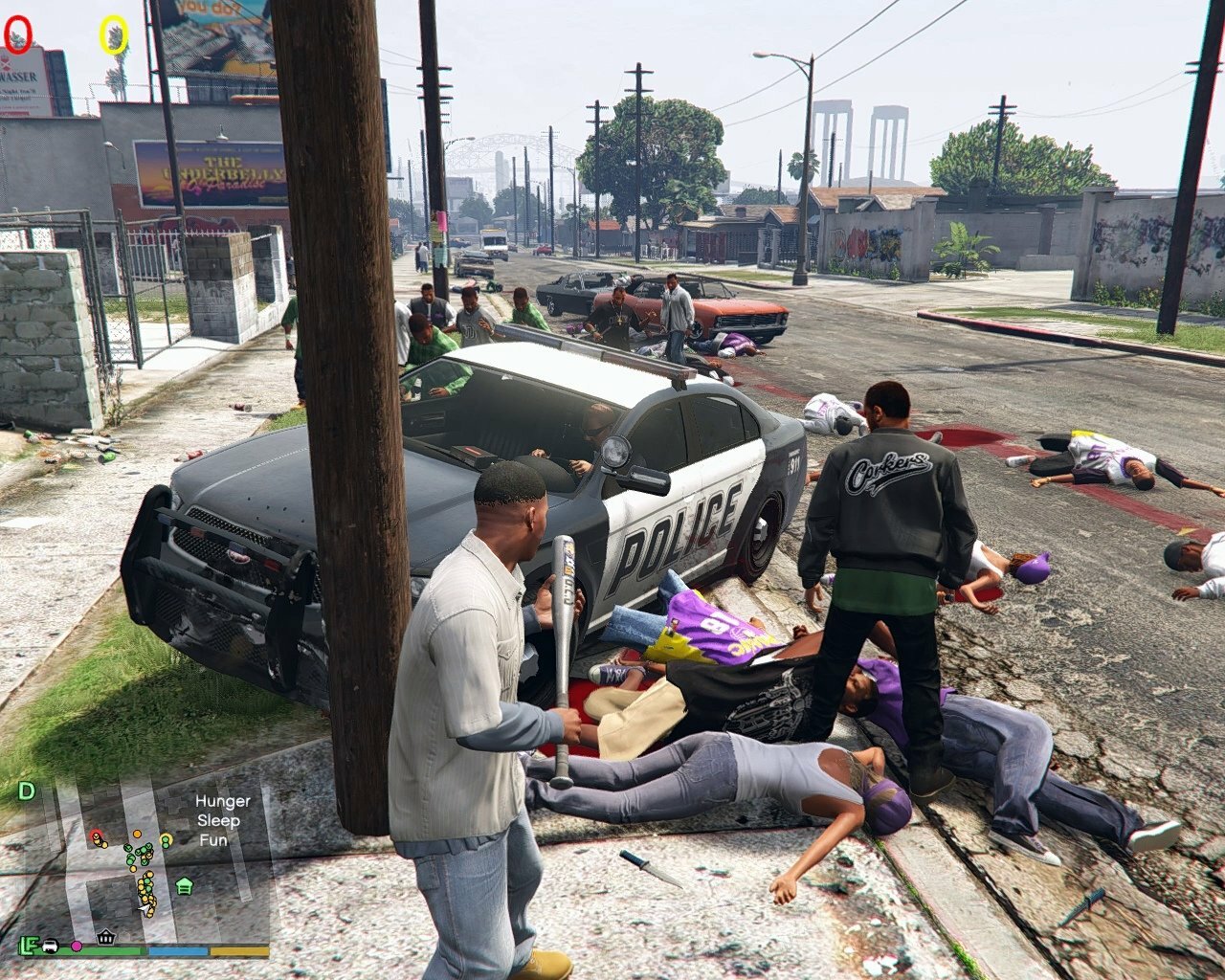Select the red-ringed blip on minimap
Viewport: 1225px width, 980px height.
(97, 836)
